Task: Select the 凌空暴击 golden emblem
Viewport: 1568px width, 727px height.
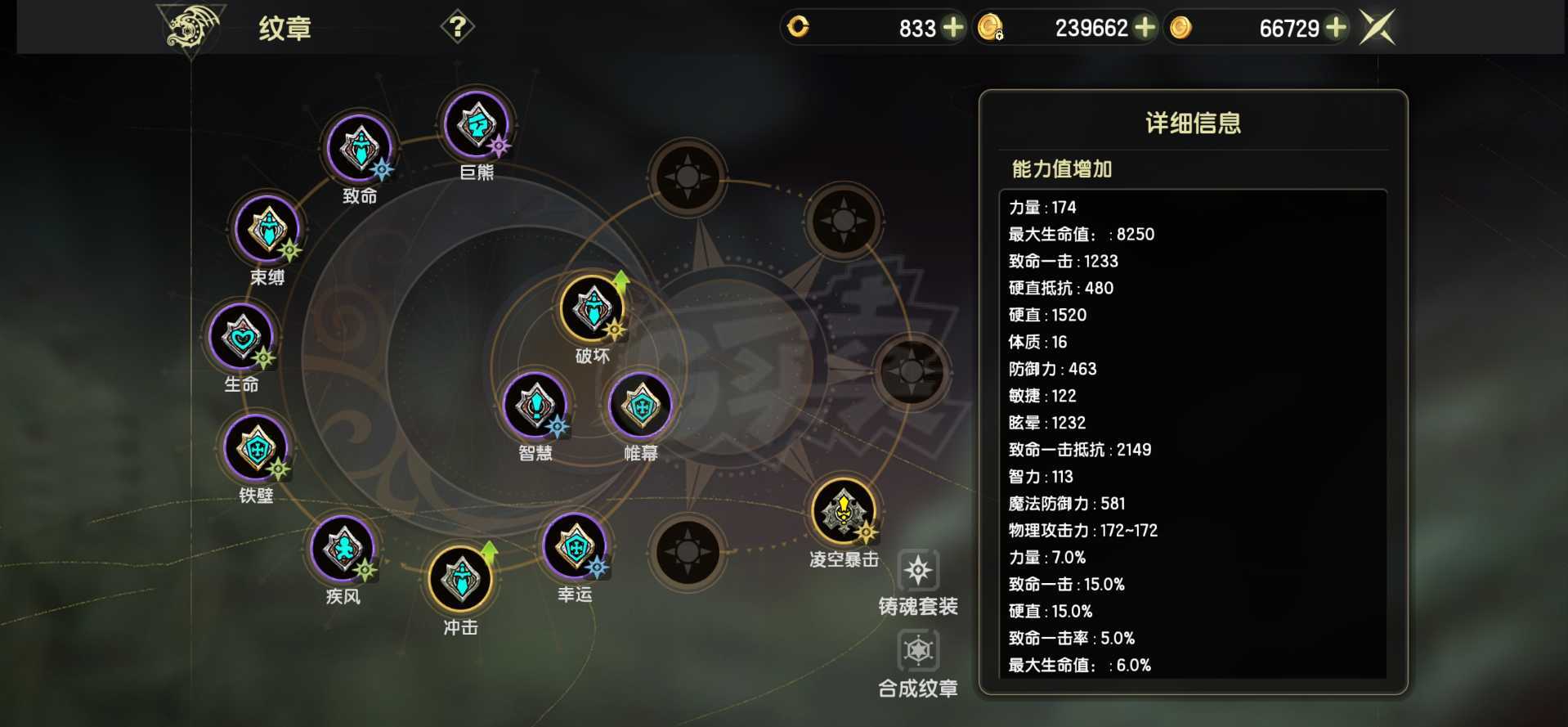Action: [x=842, y=511]
